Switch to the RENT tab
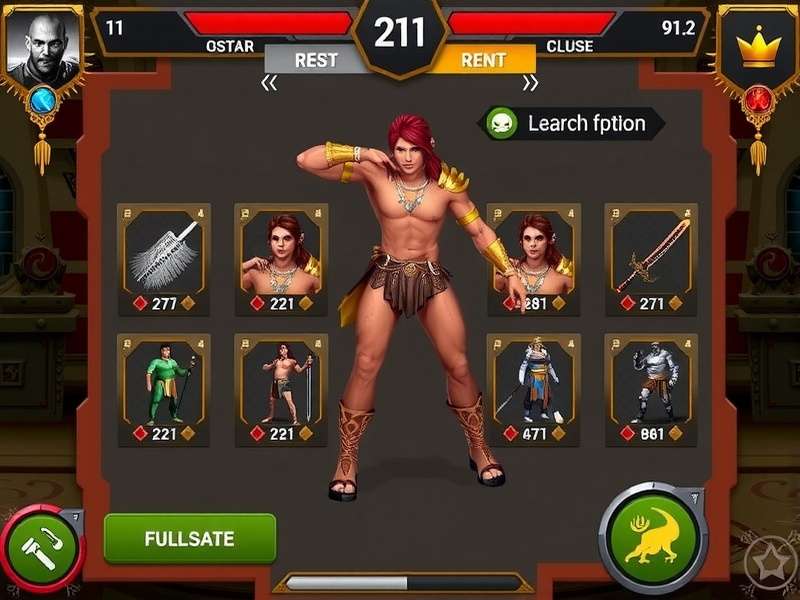Image resolution: width=800 pixels, height=600 pixels. [x=483, y=60]
